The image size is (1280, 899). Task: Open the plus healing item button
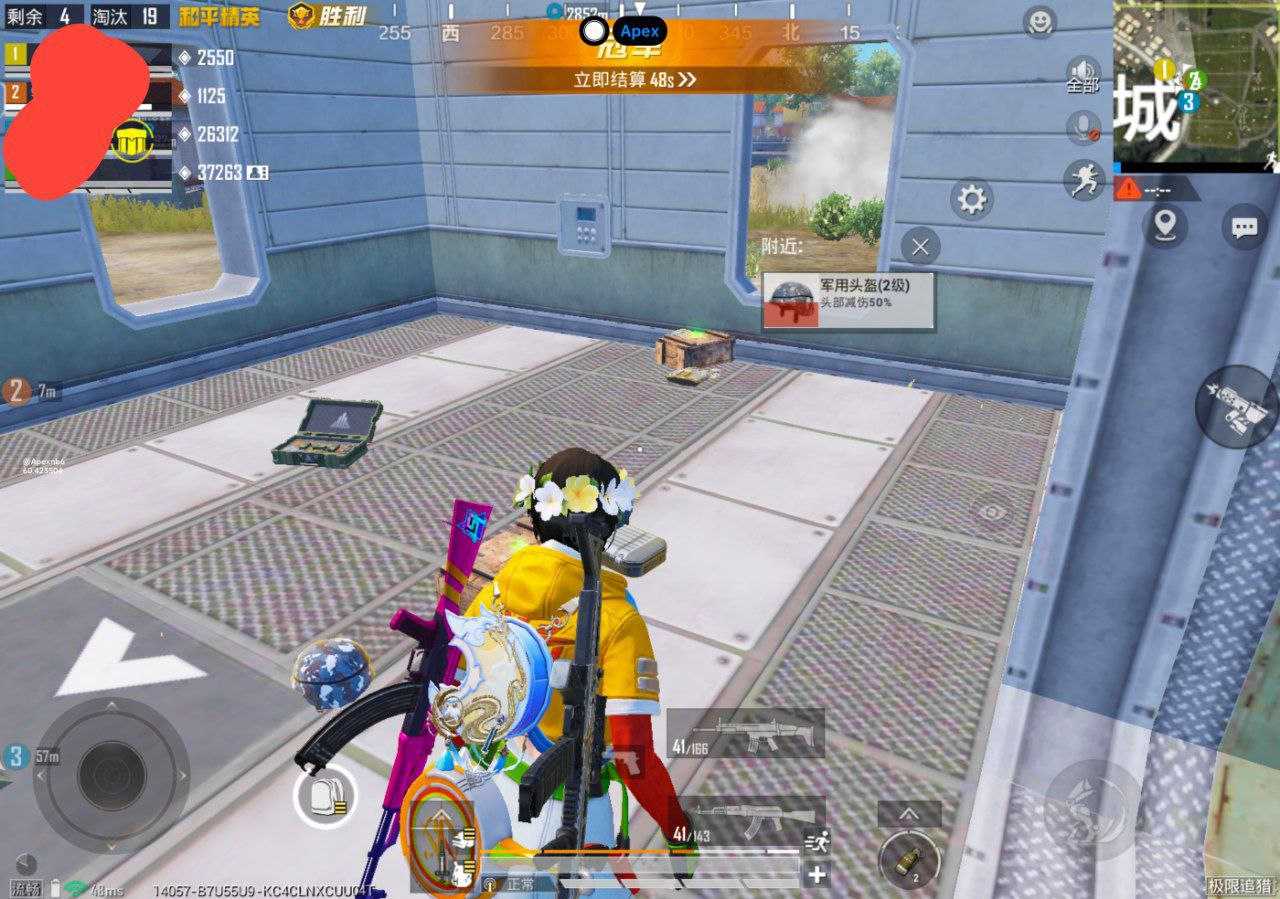click(817, 874)
